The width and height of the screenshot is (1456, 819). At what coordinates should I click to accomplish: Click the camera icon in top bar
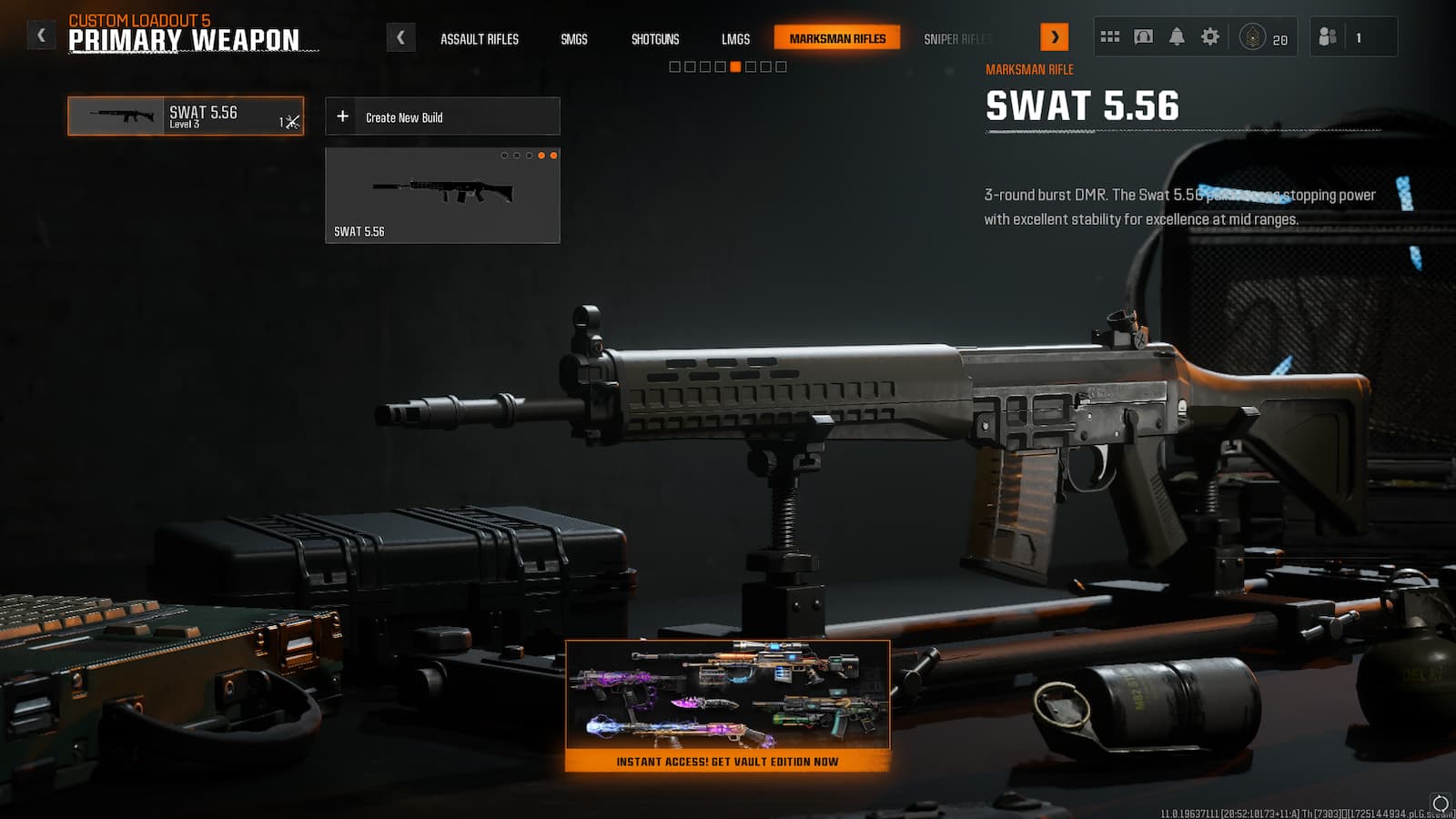(1143, 37)
